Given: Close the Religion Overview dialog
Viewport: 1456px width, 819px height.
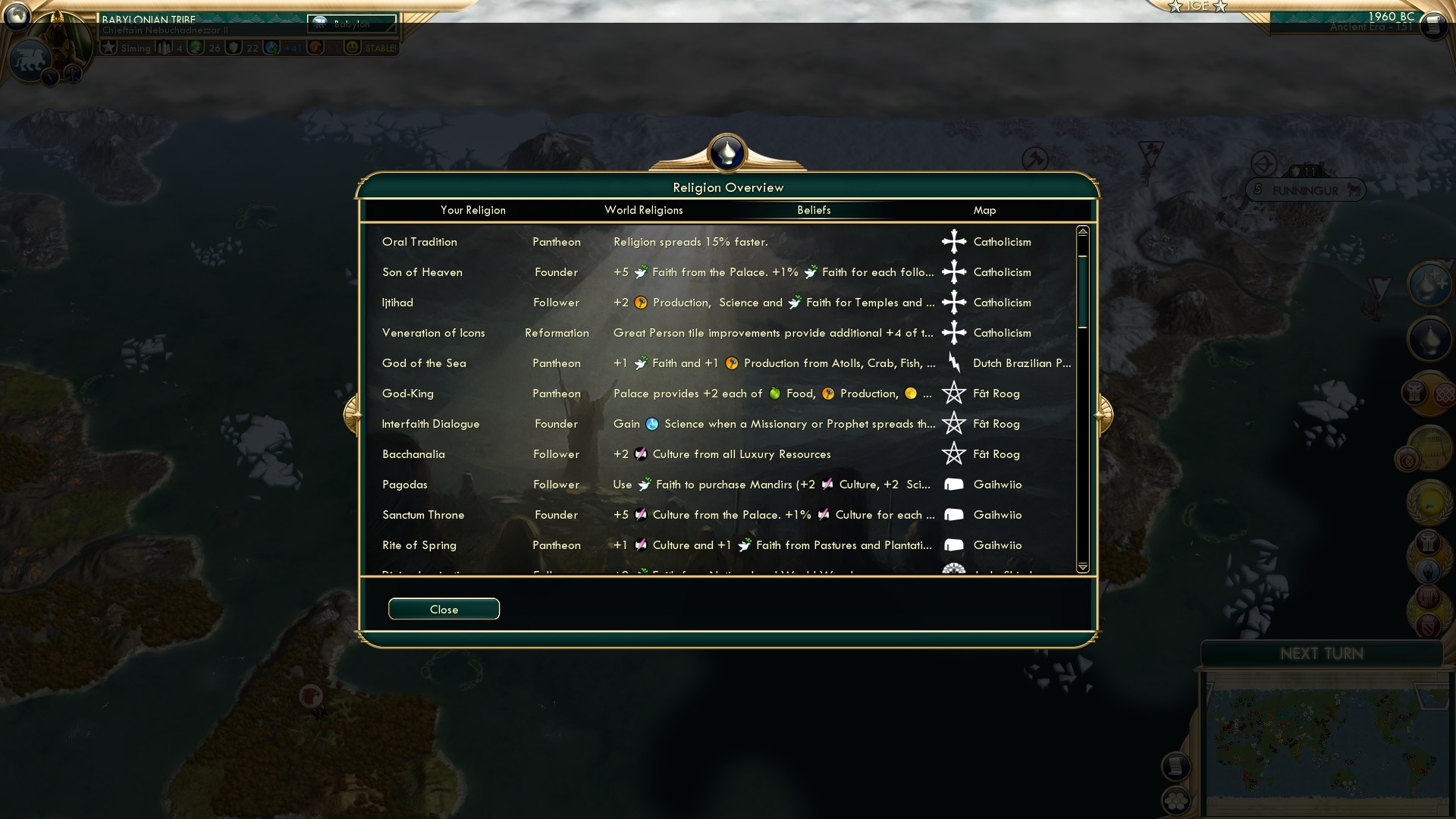Looking at the screenshot, I should (444, 609).
